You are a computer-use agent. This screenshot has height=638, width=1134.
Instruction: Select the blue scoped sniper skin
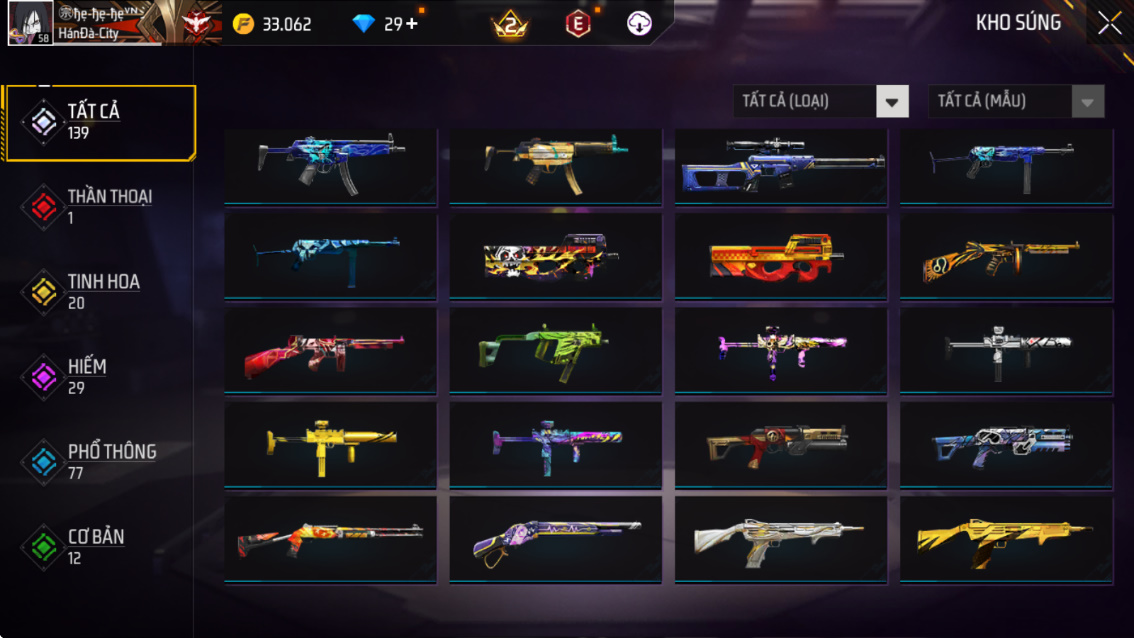tap(780, 166)
